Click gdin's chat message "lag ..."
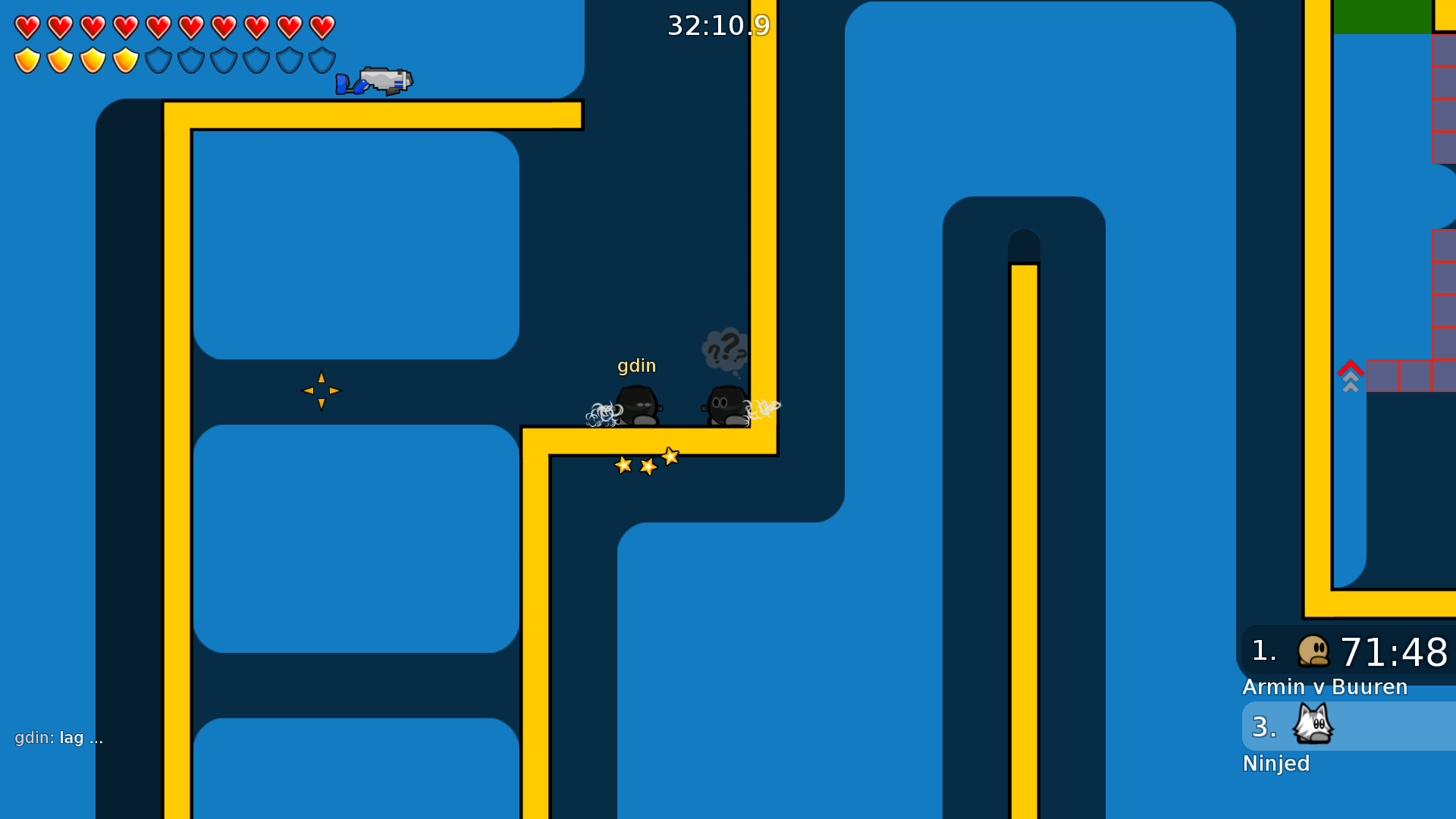Viewport: 1456px width, 819px height. 59,738
